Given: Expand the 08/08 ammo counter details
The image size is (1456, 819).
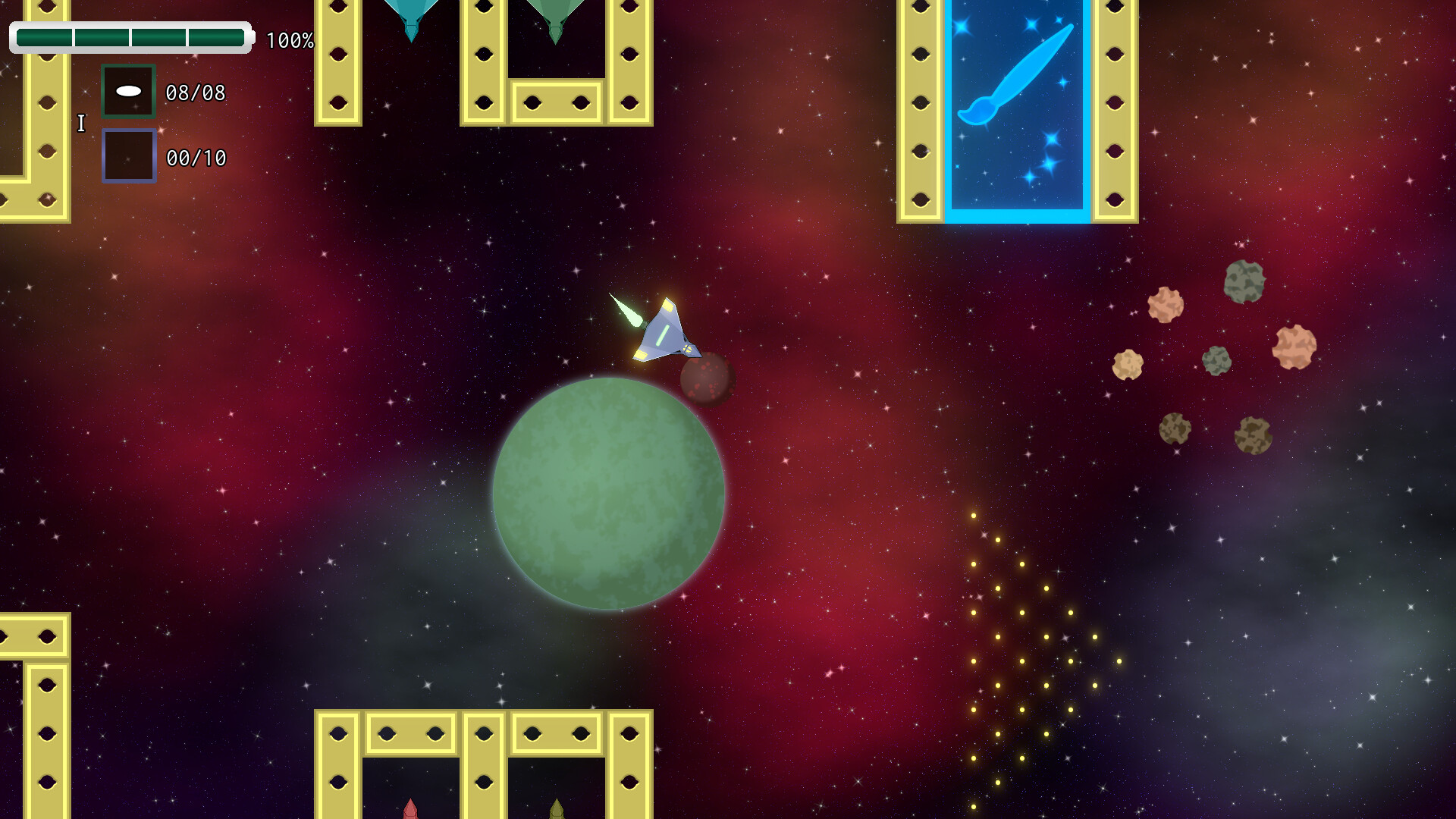Looking at the screenshot, I should click(x=196, y=93).
